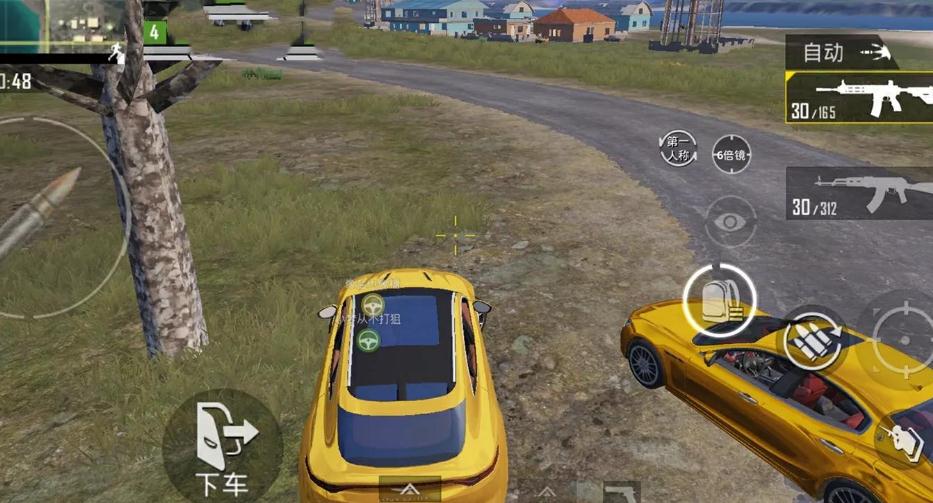Choose the 6倍镜 scope button
933x503 pixels.
coord(731,154)
